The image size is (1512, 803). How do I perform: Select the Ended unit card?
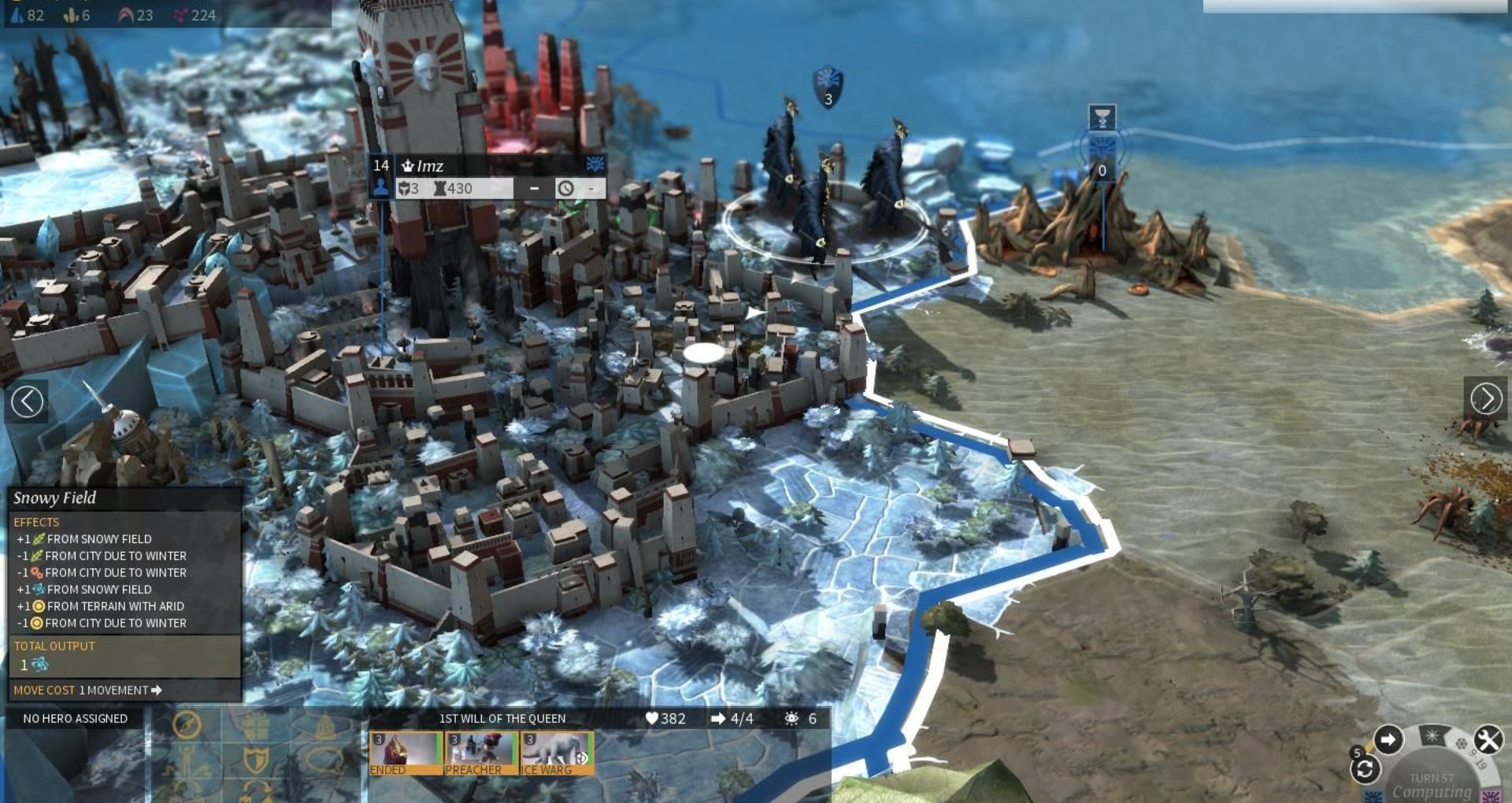(405, 753)
